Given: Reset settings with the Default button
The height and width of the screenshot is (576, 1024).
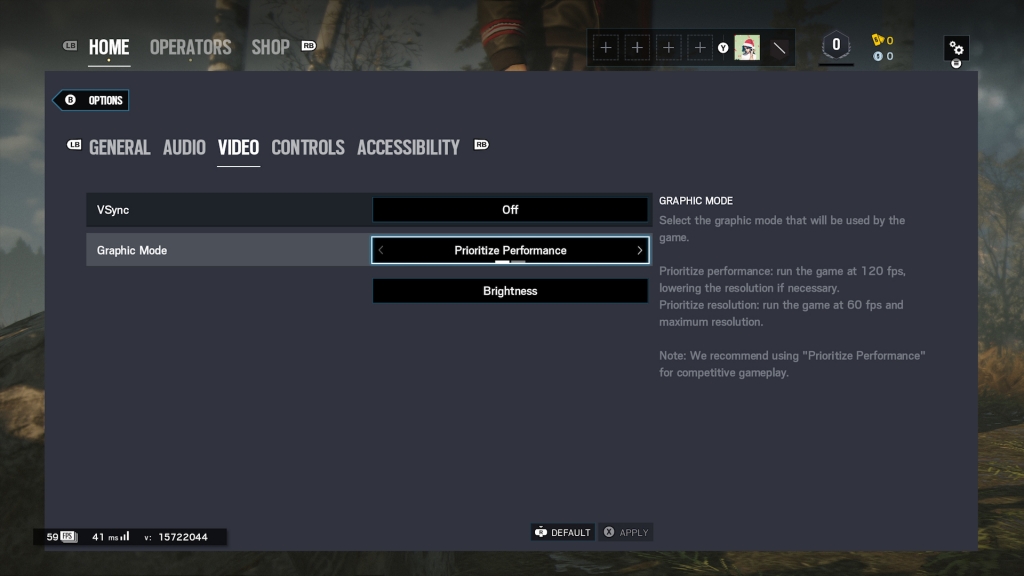Looking at the screenshot, I should coord(563,533).
